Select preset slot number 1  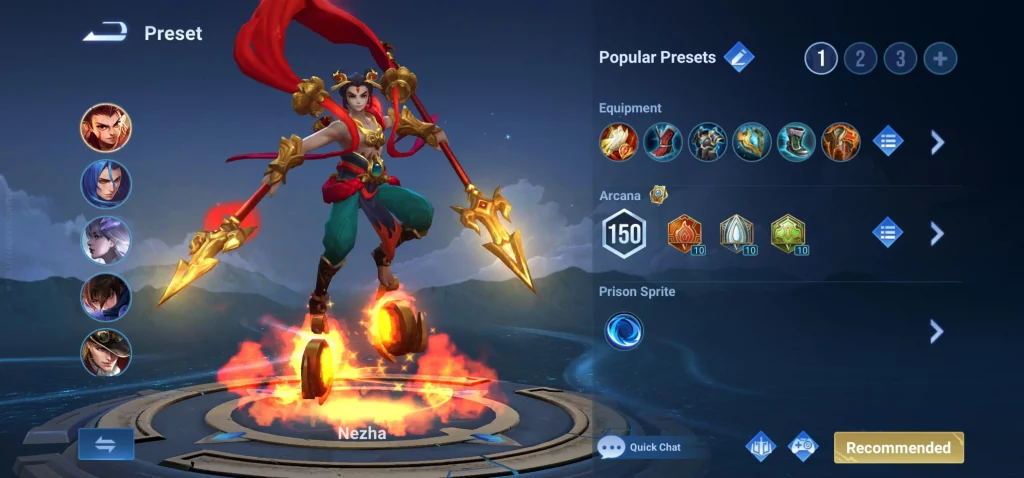coord(821,58)
